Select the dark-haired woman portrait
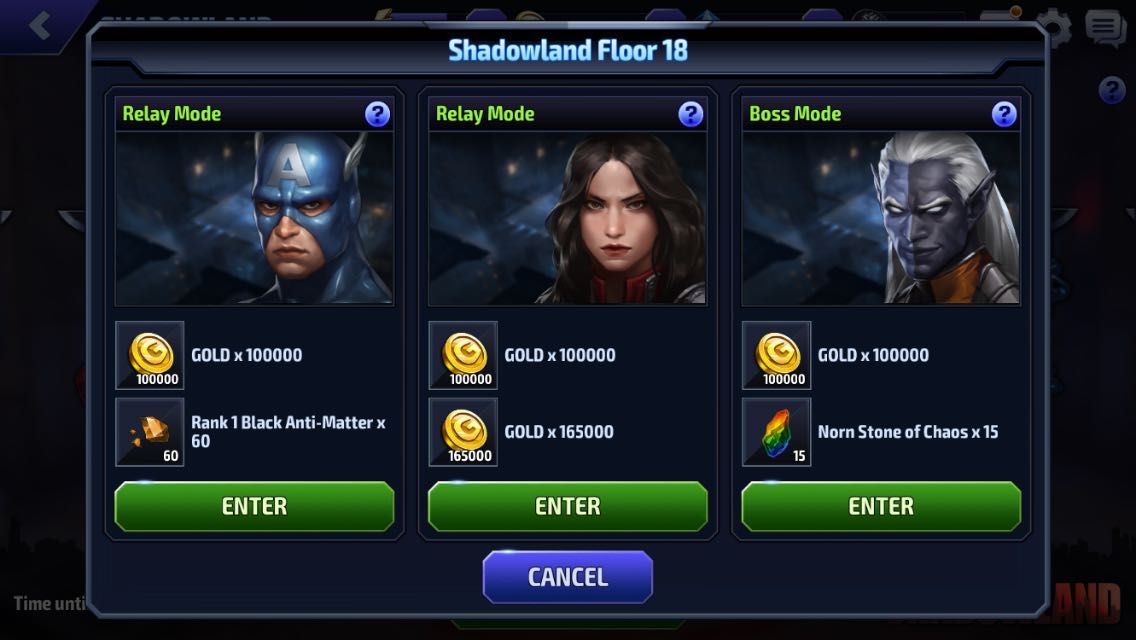Image resolution: width=1136 pixels, height=640 pixels. (567, 218)
